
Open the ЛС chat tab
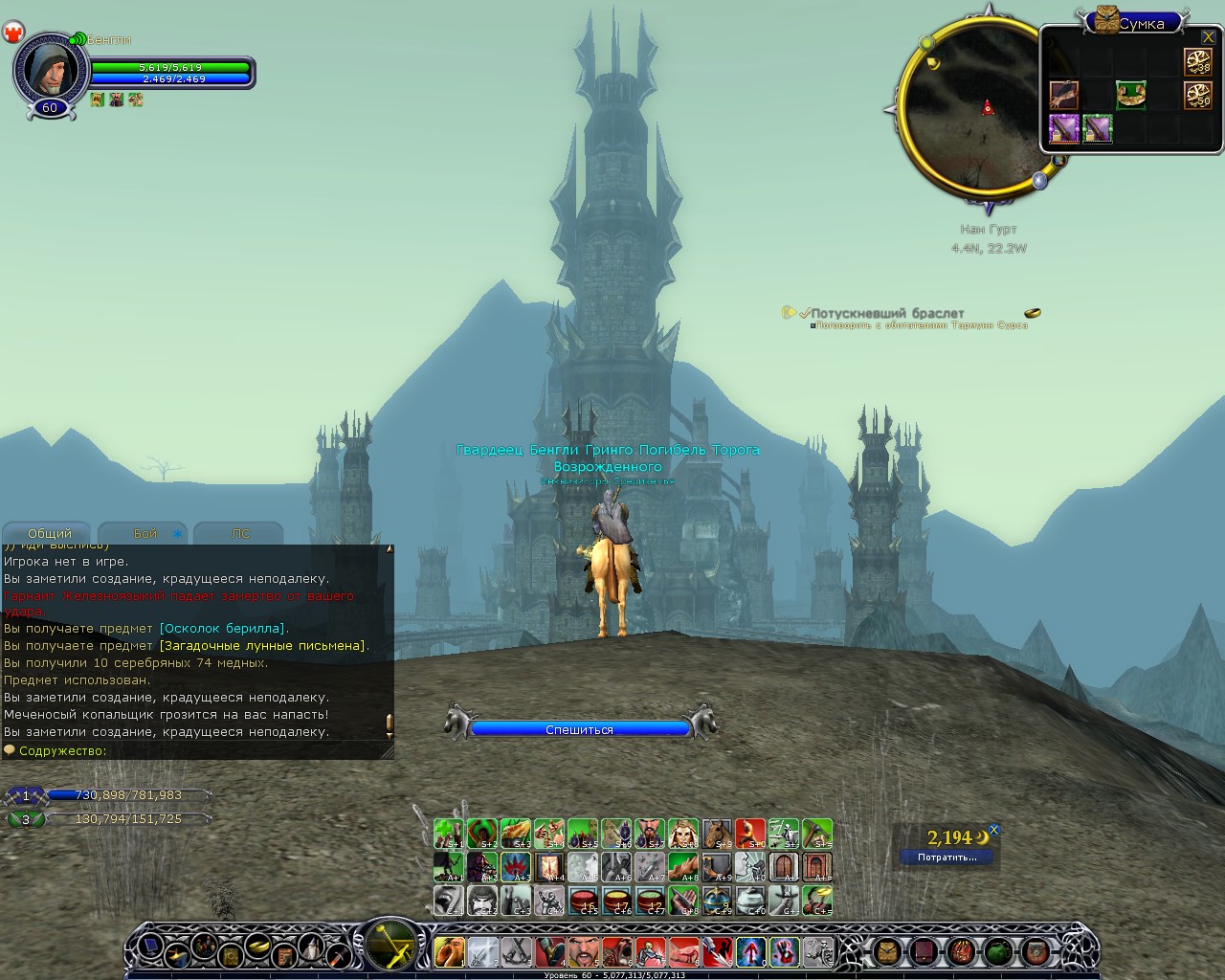click(239, 533)
